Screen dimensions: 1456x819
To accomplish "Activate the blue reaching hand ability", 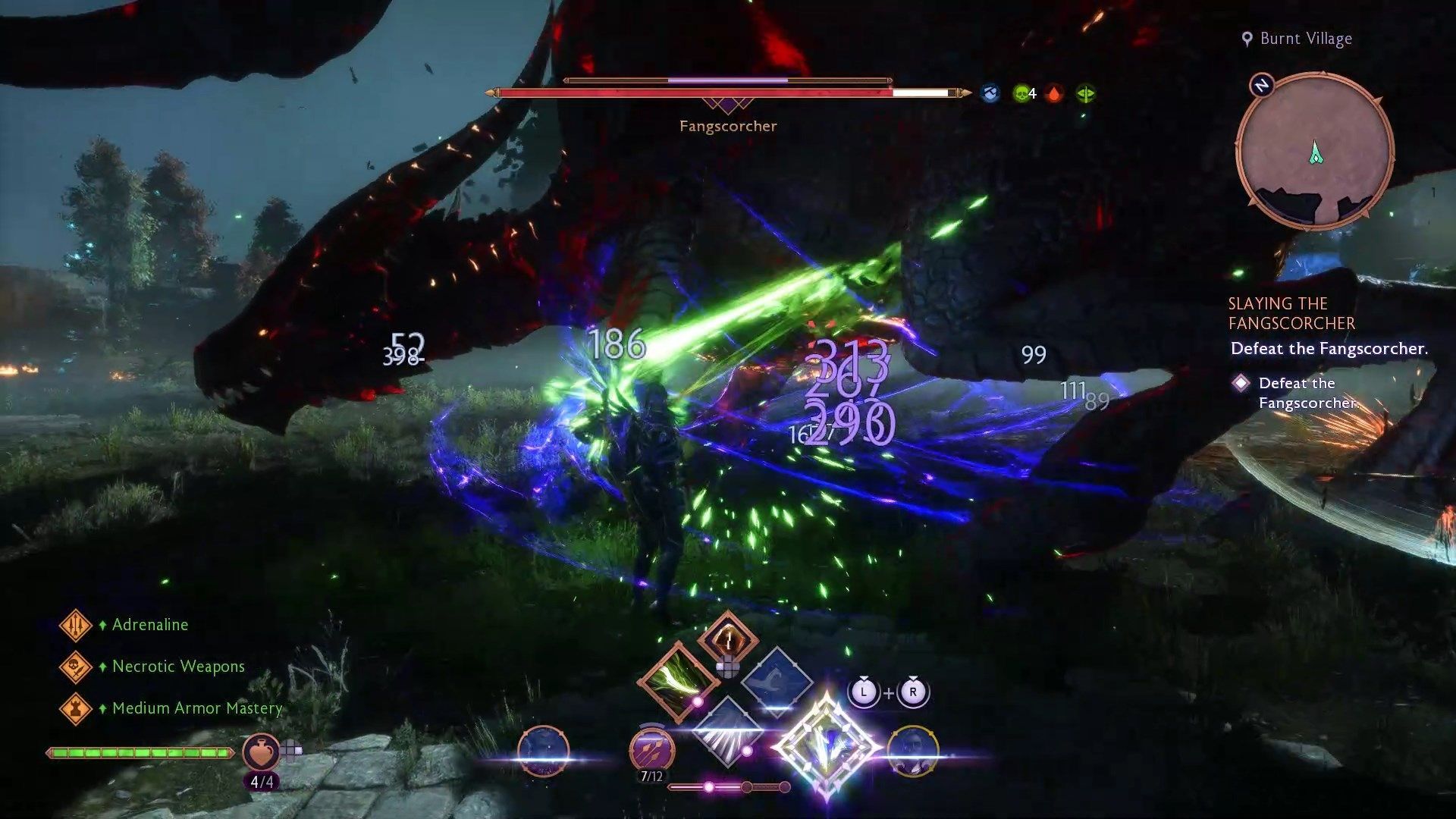I will (x=776, y=679).
